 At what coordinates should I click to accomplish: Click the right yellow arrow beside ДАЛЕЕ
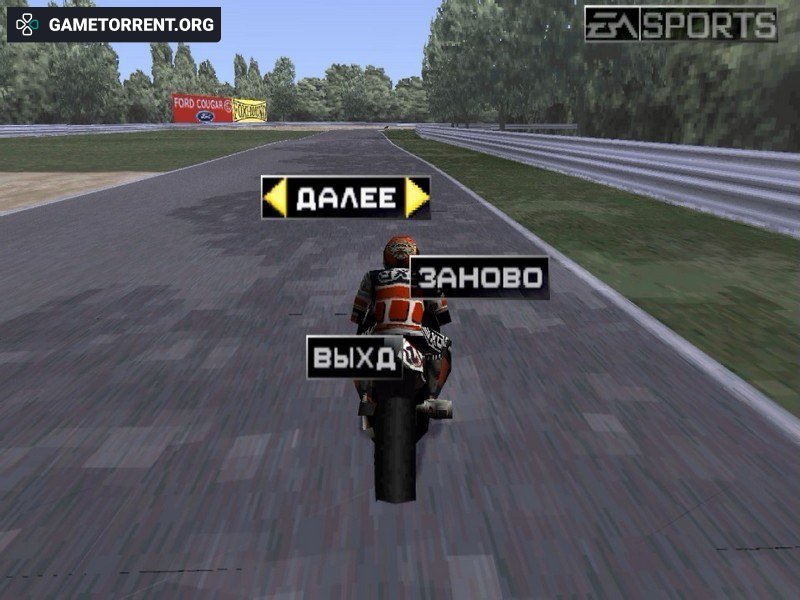coord(418,198)
